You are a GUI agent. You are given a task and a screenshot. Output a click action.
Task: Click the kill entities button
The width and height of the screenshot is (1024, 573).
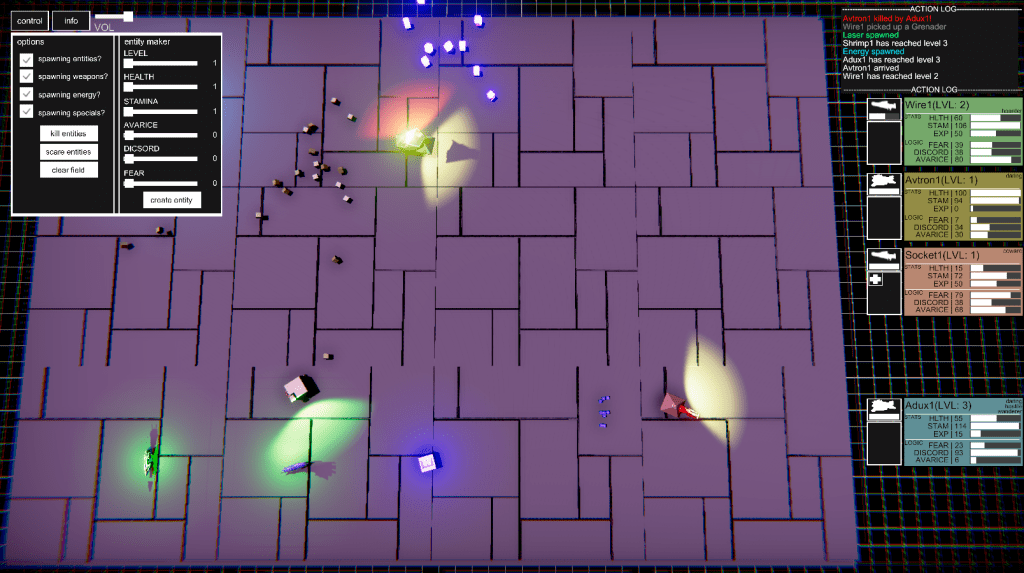68,134
